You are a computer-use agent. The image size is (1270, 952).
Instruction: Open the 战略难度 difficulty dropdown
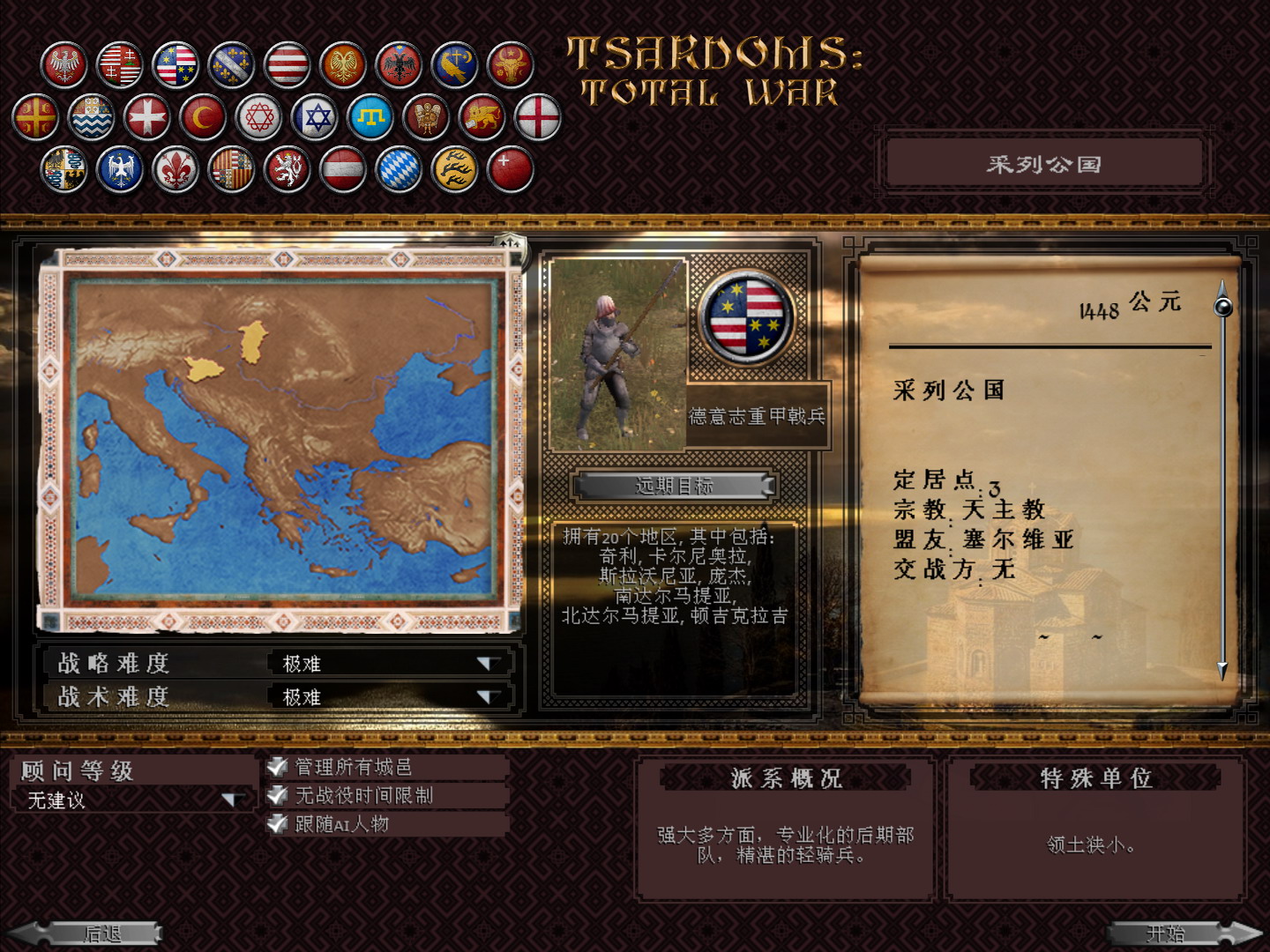point(488,664)
